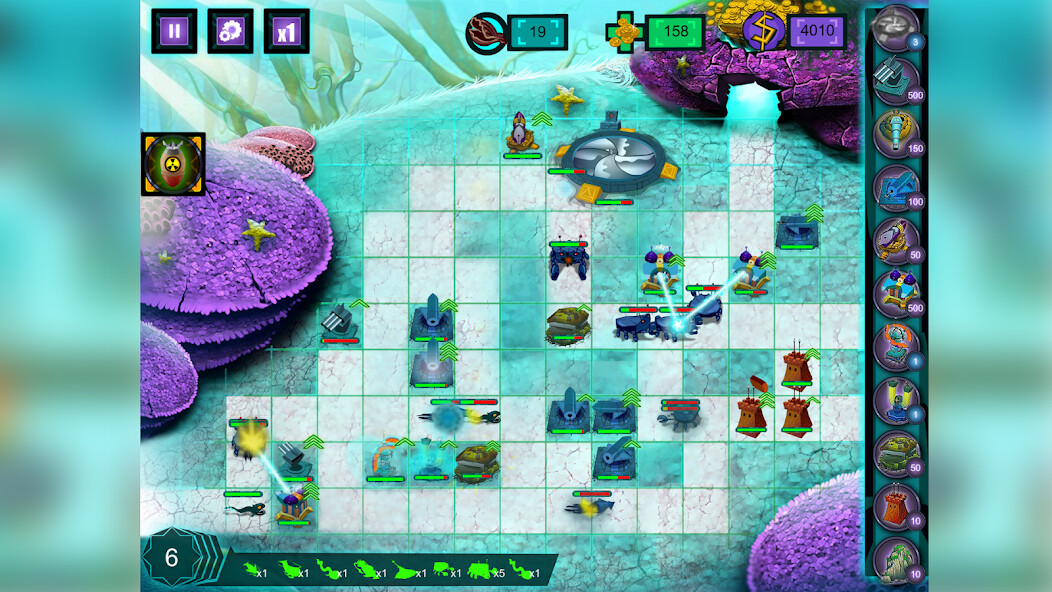
Task: Choose the green armored bunker tower costing 50
Action: click(895, 453)
